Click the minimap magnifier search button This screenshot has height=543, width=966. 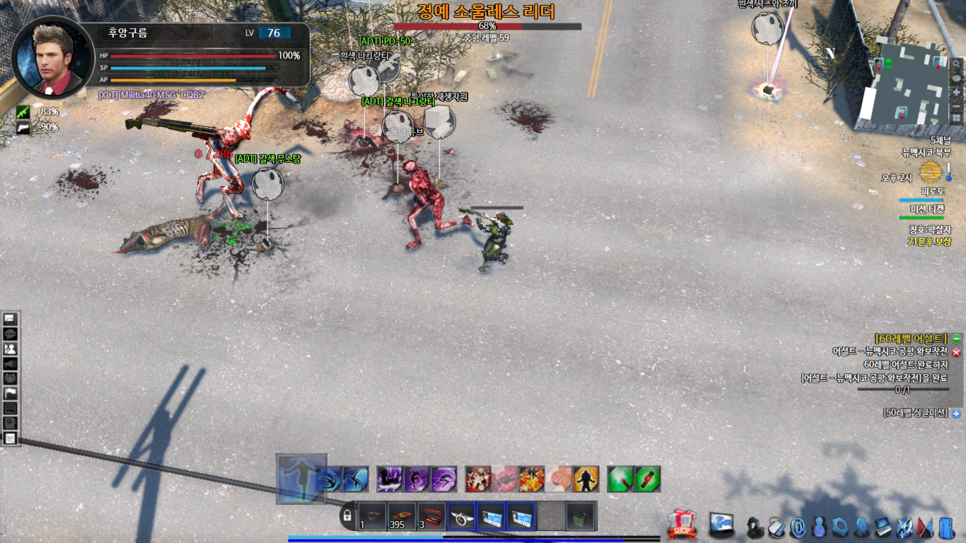click(956, 65)
